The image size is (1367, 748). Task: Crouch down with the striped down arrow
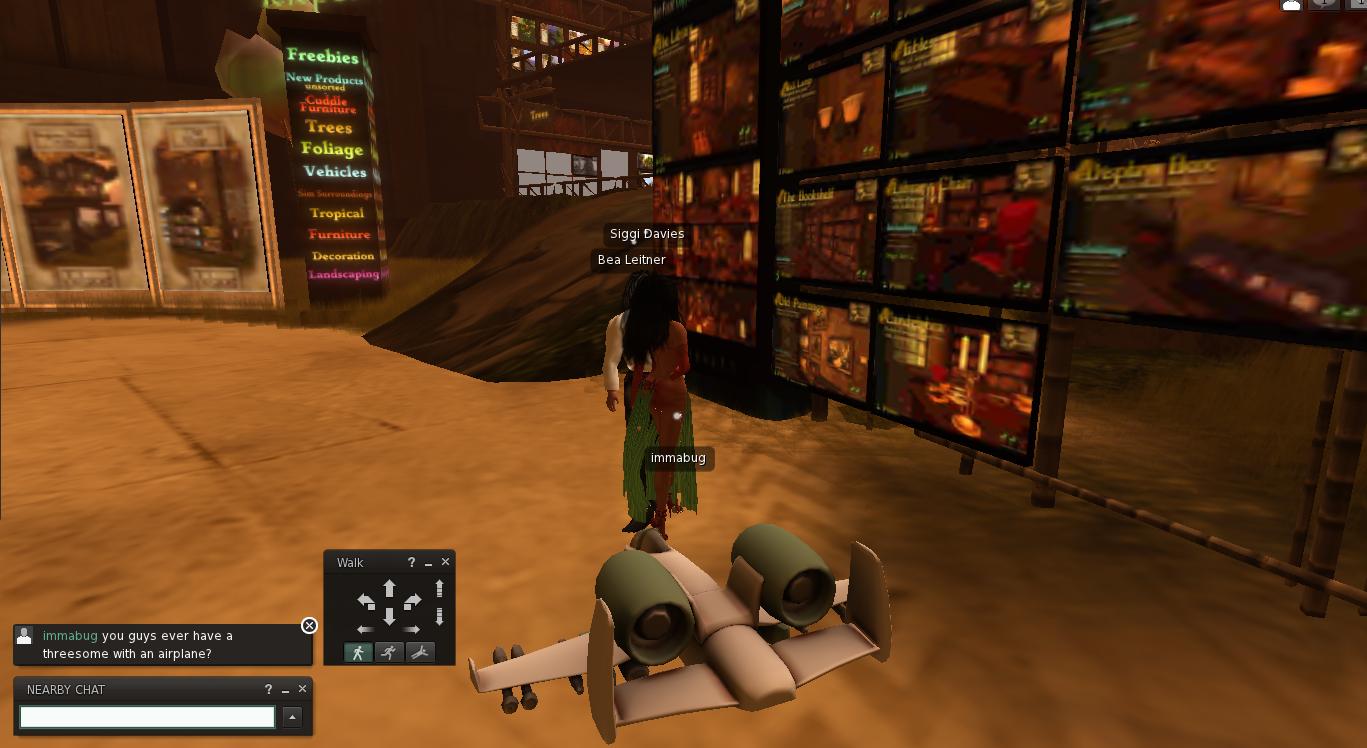click(439, 616)
